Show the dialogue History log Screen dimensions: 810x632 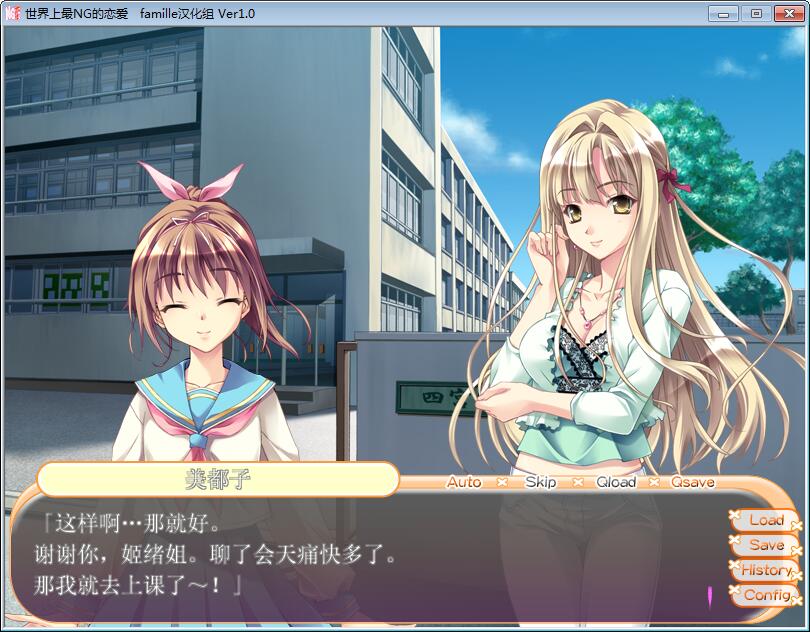coord(766,570)
